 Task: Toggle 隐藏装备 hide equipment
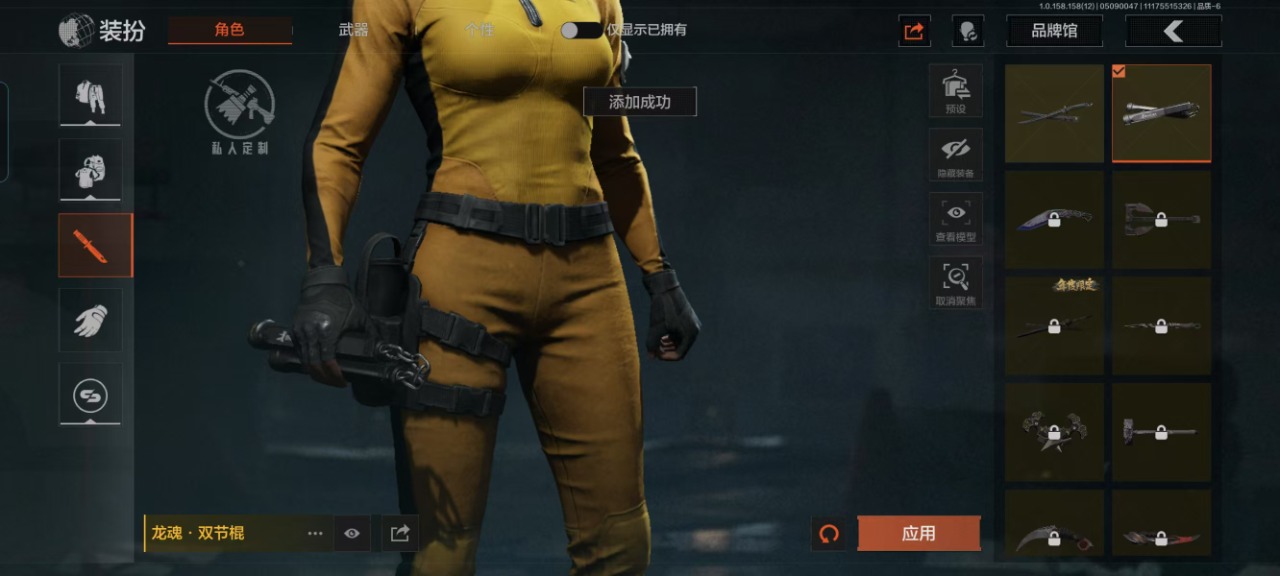[955, 155]
